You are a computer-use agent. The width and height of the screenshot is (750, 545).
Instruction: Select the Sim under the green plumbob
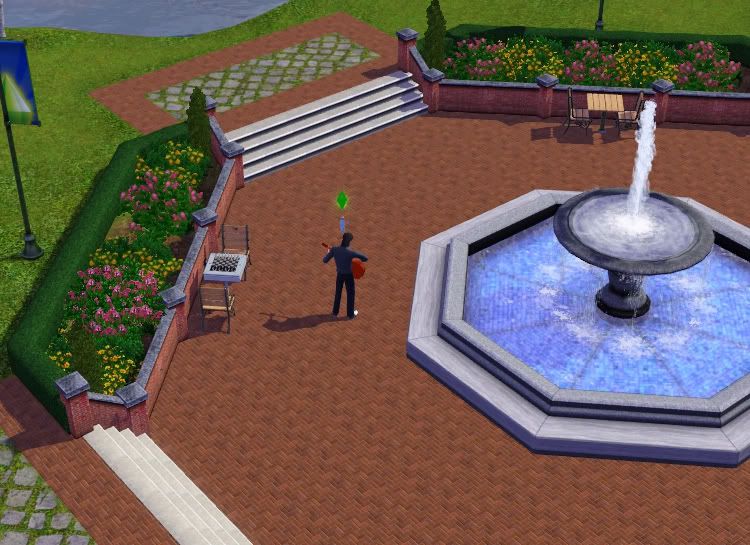pyautogui.click(x=344, y=273)
